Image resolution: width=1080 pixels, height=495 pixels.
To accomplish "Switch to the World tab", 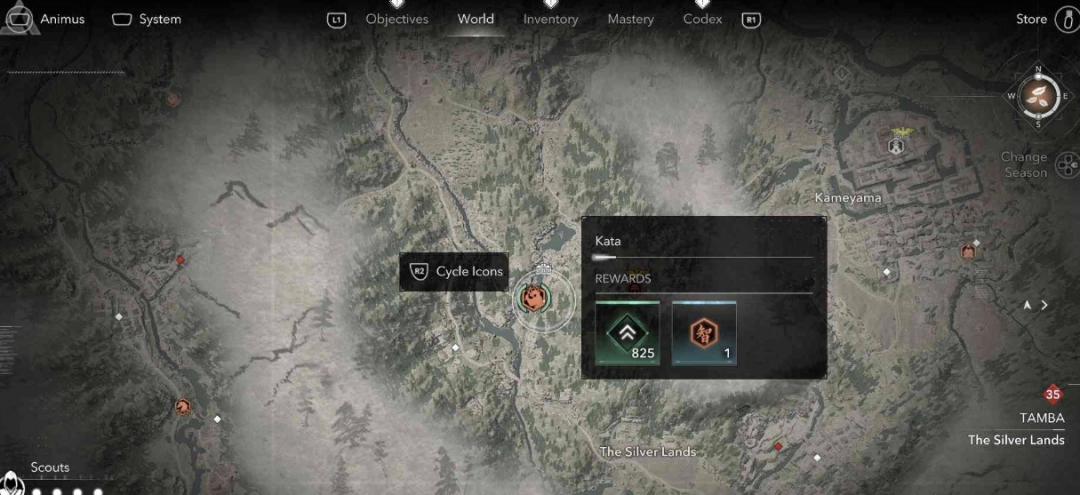I will point(475,19).
